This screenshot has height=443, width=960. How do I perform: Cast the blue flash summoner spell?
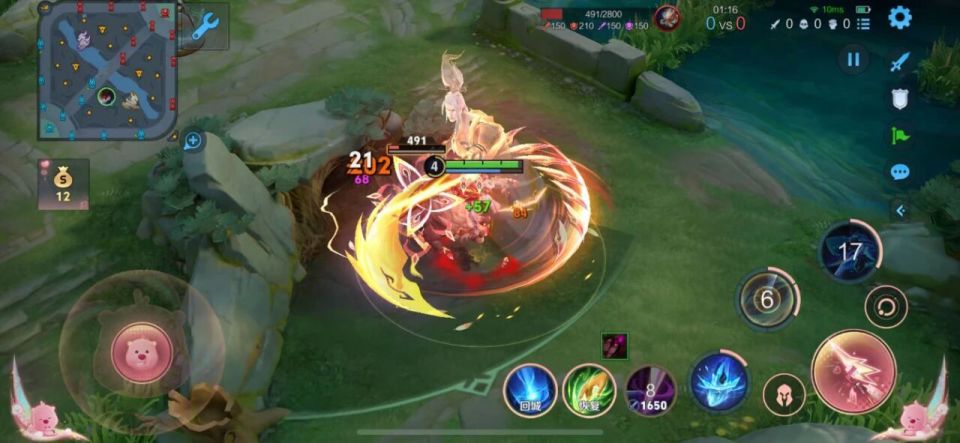pyautogui.click(x=718, y=383)
